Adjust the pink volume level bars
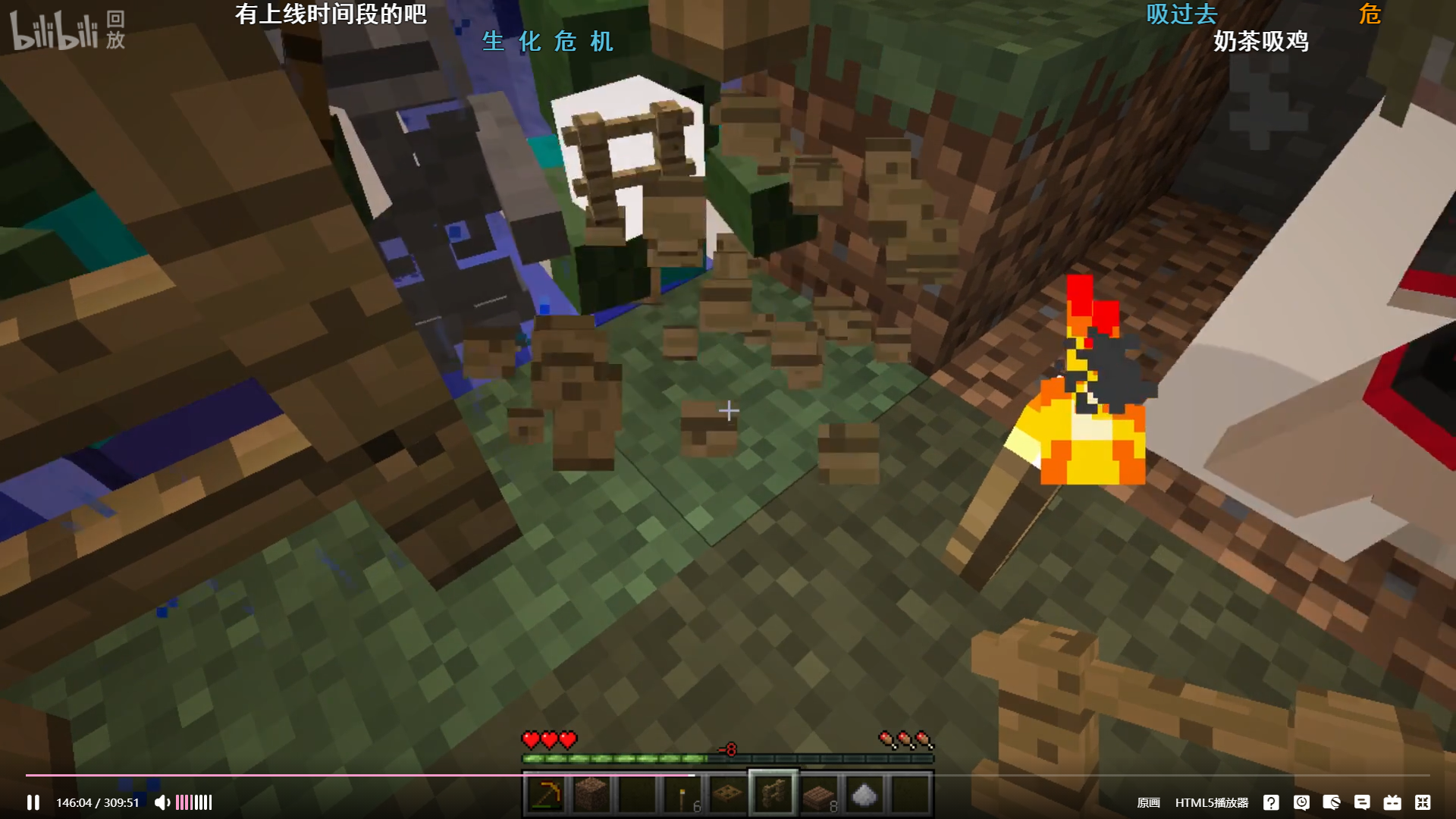The width and height of the screenshot is (1456, 819). click(193, 802)
